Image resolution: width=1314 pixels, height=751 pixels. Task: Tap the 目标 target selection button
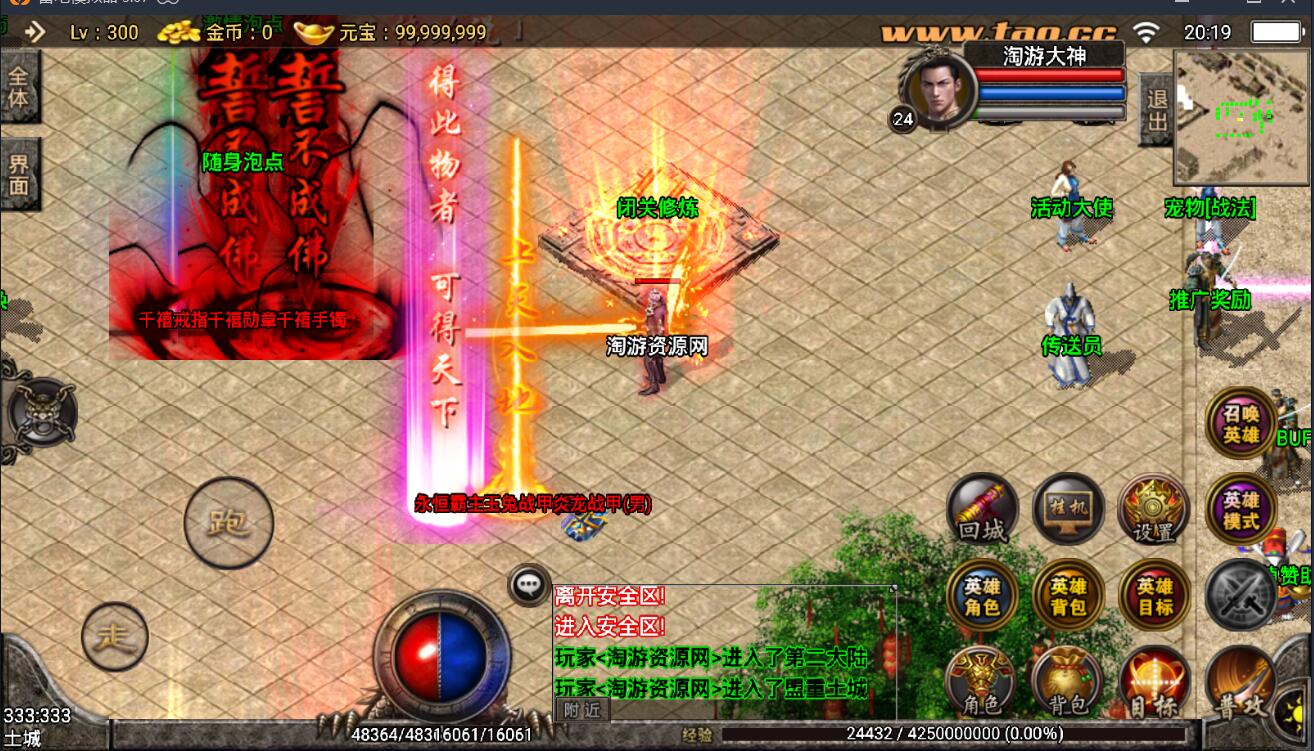coord(1155,682)
